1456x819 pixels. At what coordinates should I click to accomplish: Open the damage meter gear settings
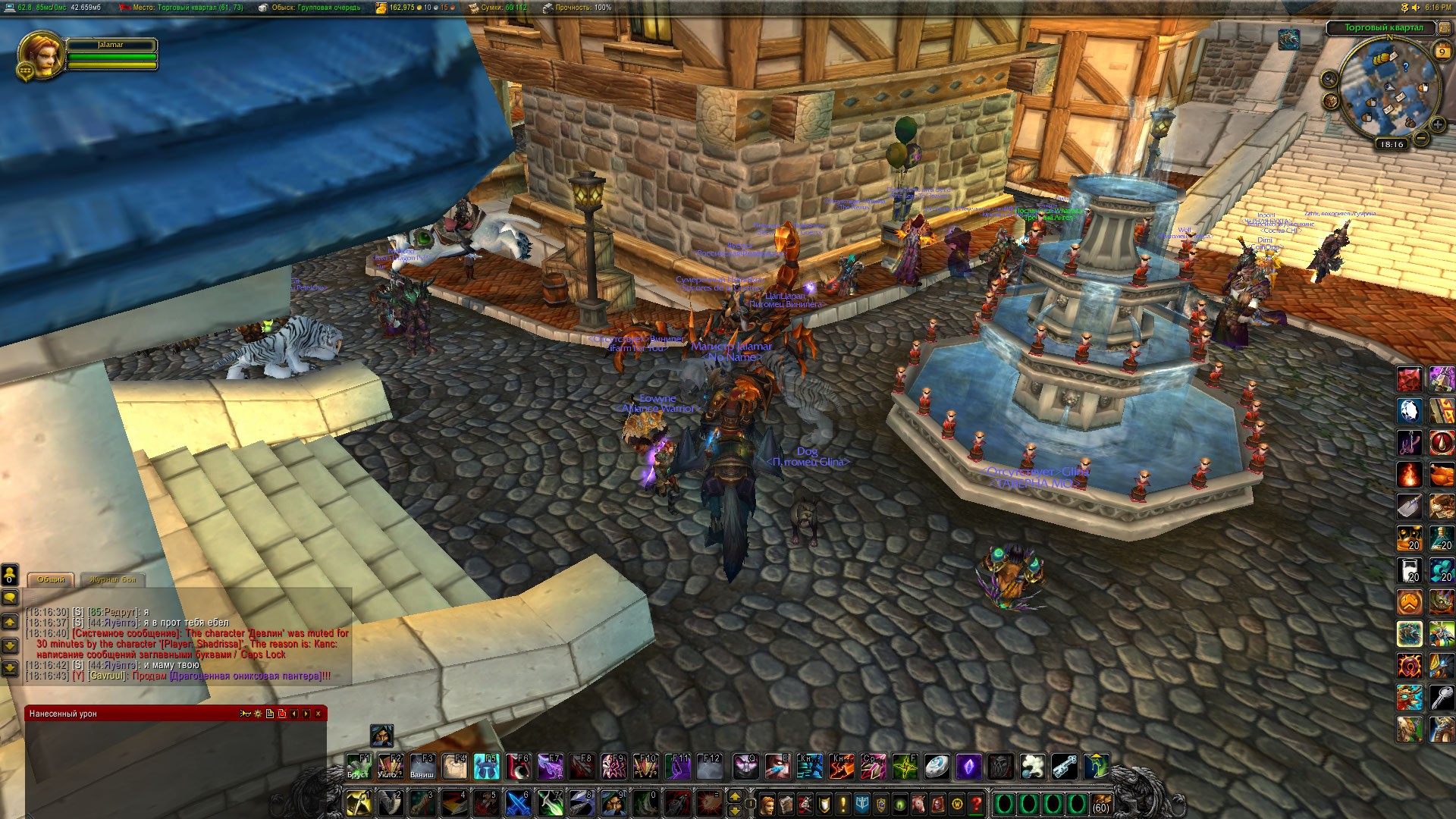coord(258,714)
